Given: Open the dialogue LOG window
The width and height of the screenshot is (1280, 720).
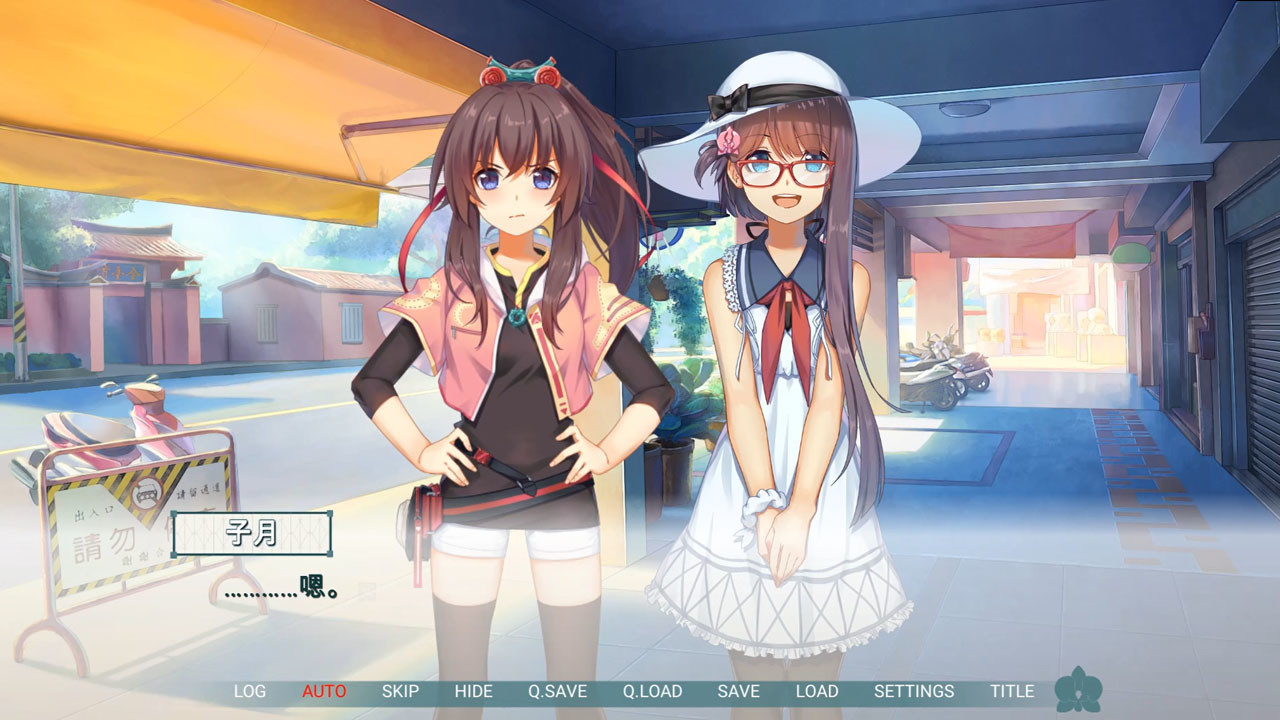Looking at the screenshot, I should pos(250,691).
